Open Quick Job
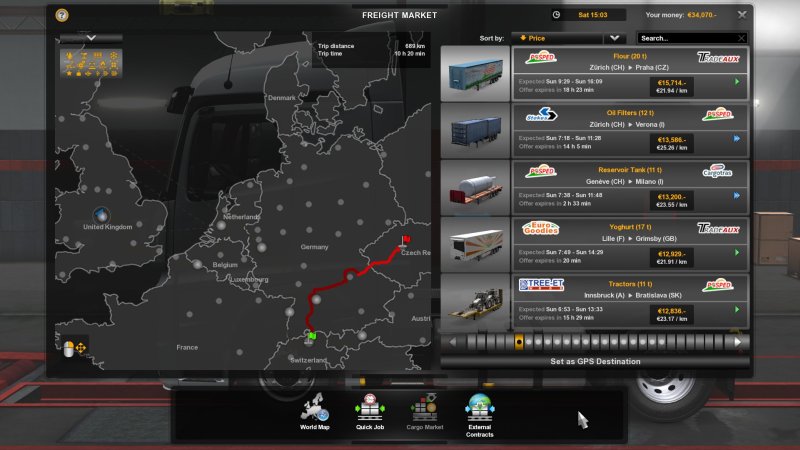The height and width of the screenshot is (450, 800). coord(370,414)
